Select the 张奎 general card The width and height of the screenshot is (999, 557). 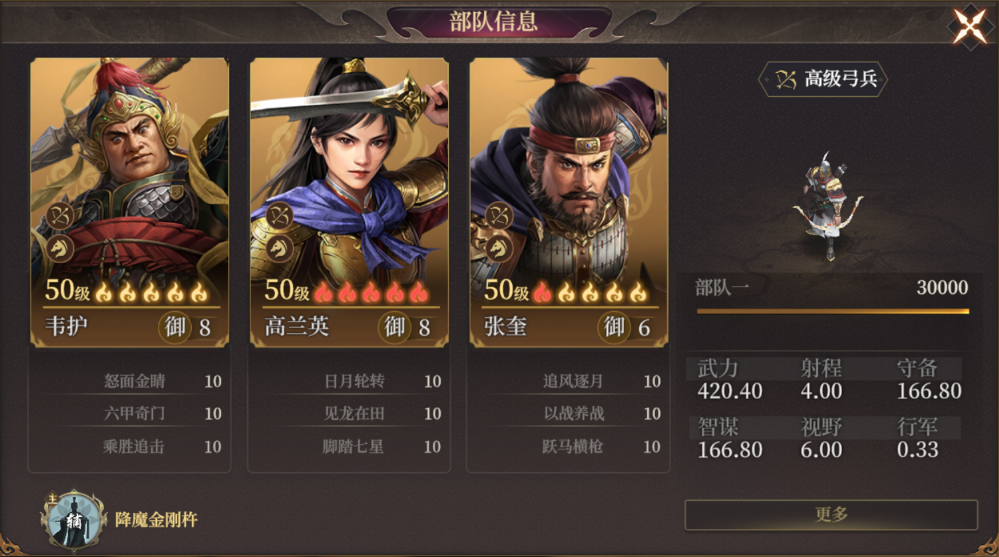pos(569,200)
